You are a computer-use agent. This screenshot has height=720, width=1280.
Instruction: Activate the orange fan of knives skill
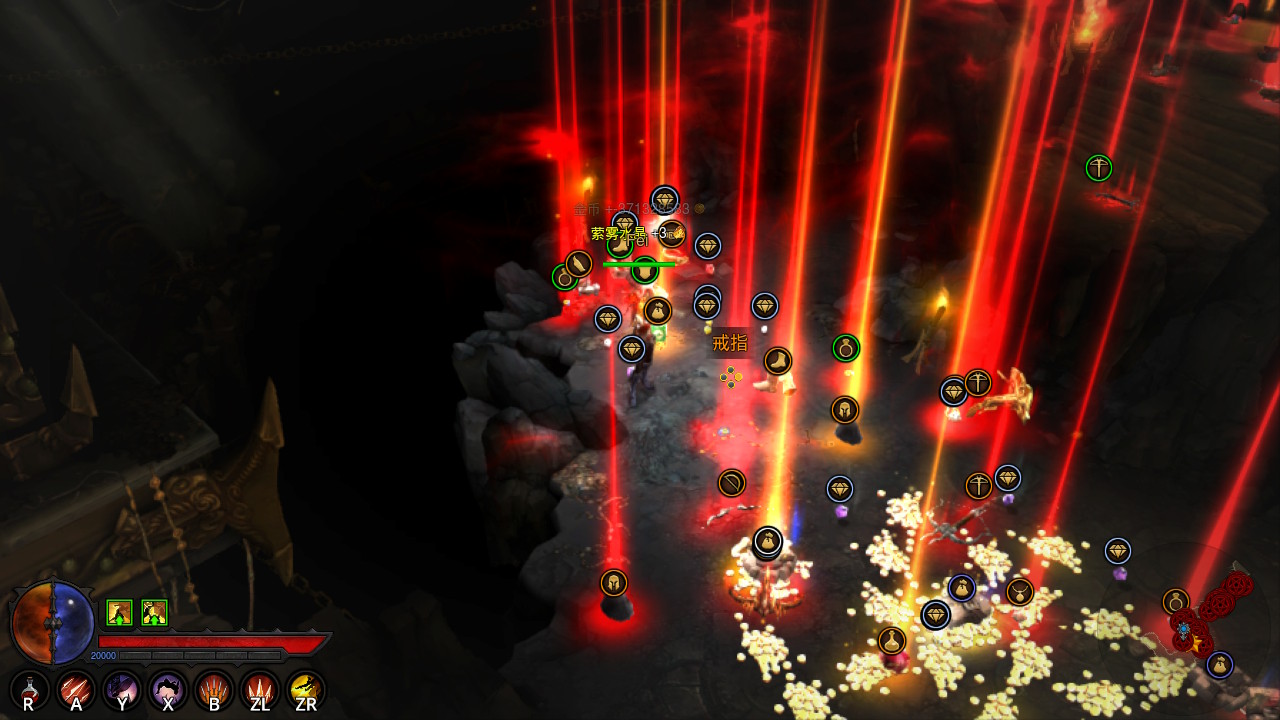[214, 690]
